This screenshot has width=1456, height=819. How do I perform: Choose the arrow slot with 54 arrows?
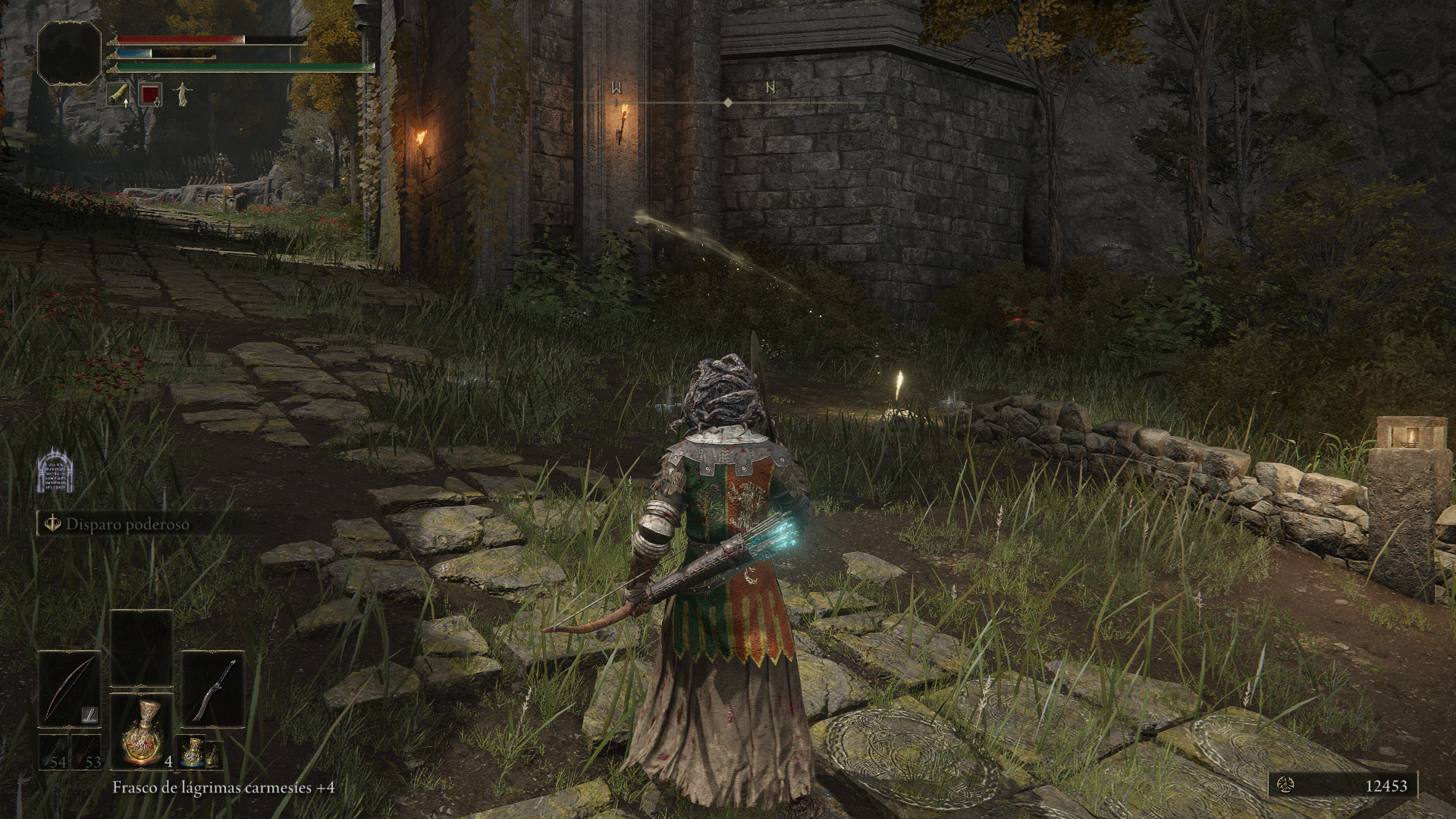pyautogui.click(x=54, y=752)
